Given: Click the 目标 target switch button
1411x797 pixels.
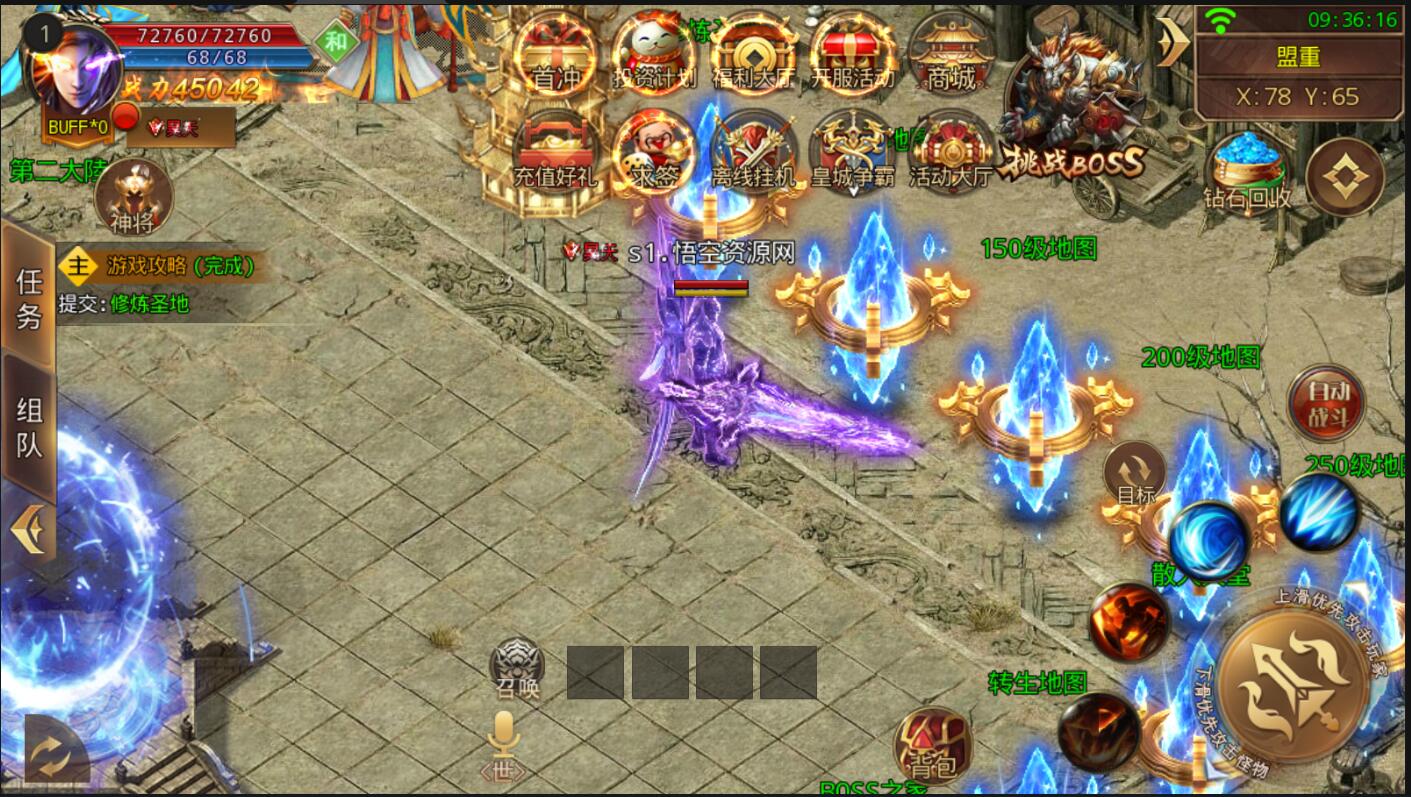Looking at the screenshot, I should click(1135, 476).
